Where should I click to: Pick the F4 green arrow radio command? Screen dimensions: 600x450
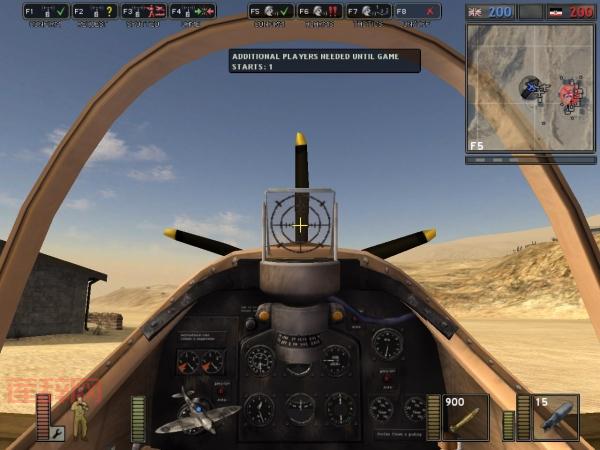point(192,11)
